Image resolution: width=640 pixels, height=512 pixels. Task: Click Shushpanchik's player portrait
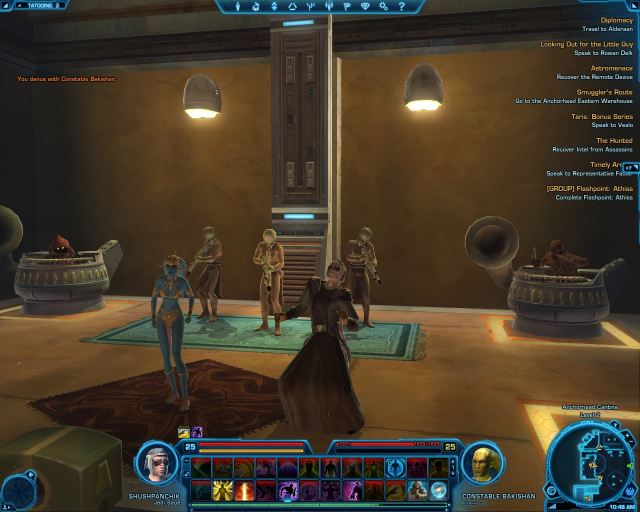click(x=158, y=465)
